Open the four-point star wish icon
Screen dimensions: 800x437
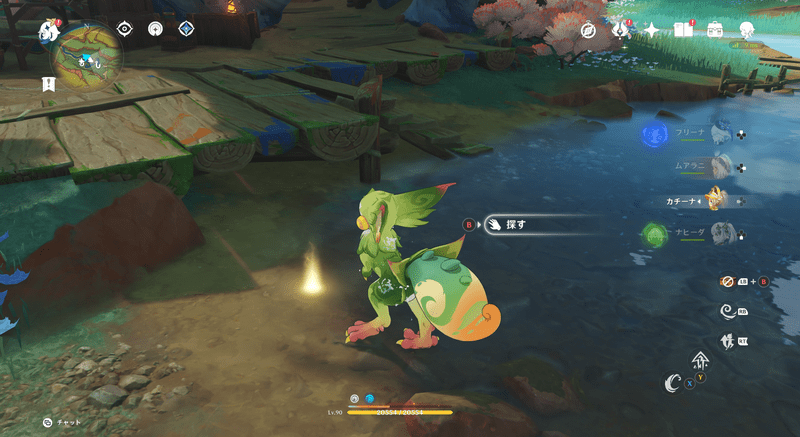click(x=652, y=30)
